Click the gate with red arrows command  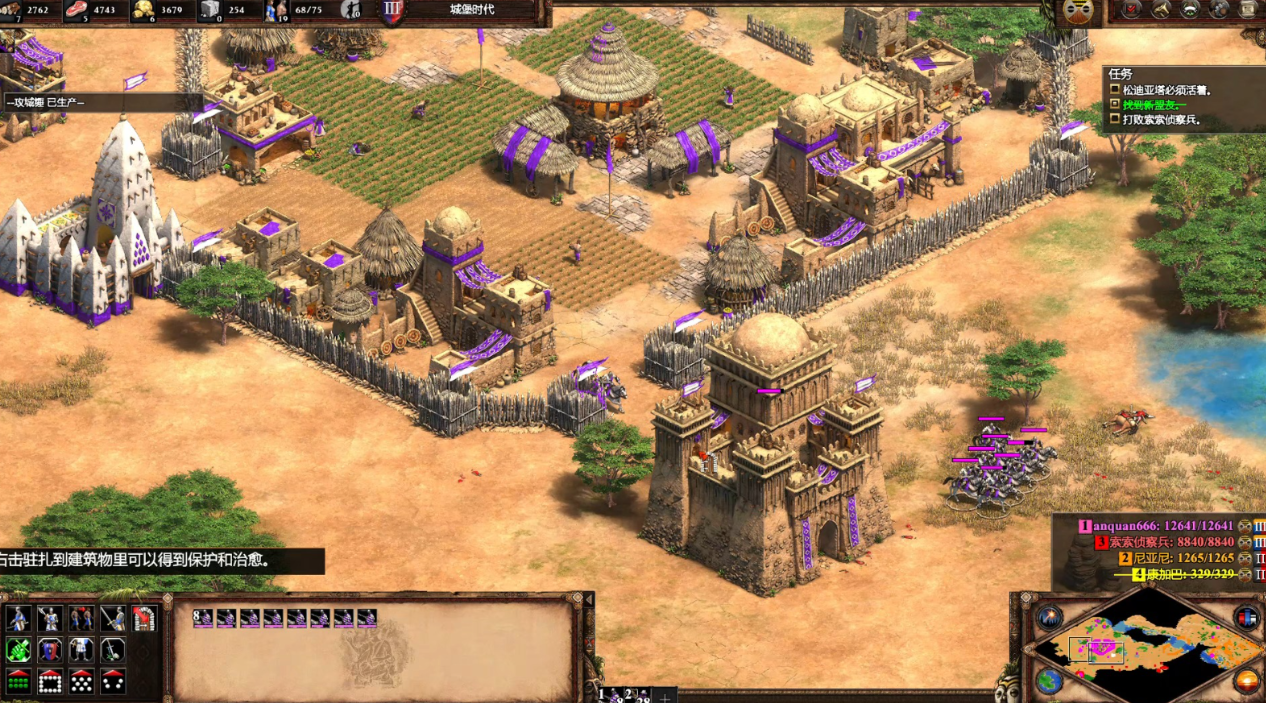pyautogui.click(x=145, y=619)
